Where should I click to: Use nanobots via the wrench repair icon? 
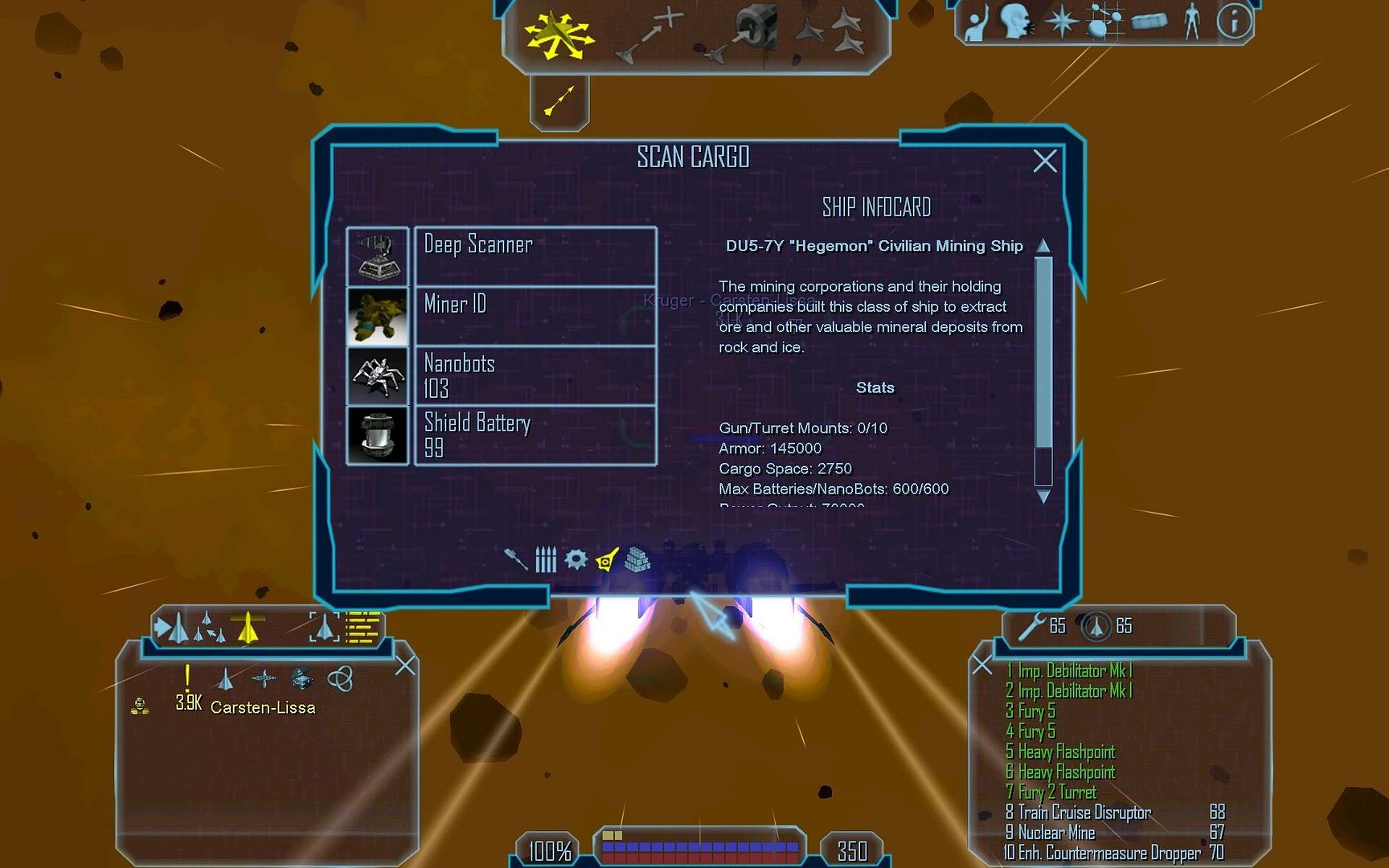(1030, 627)
